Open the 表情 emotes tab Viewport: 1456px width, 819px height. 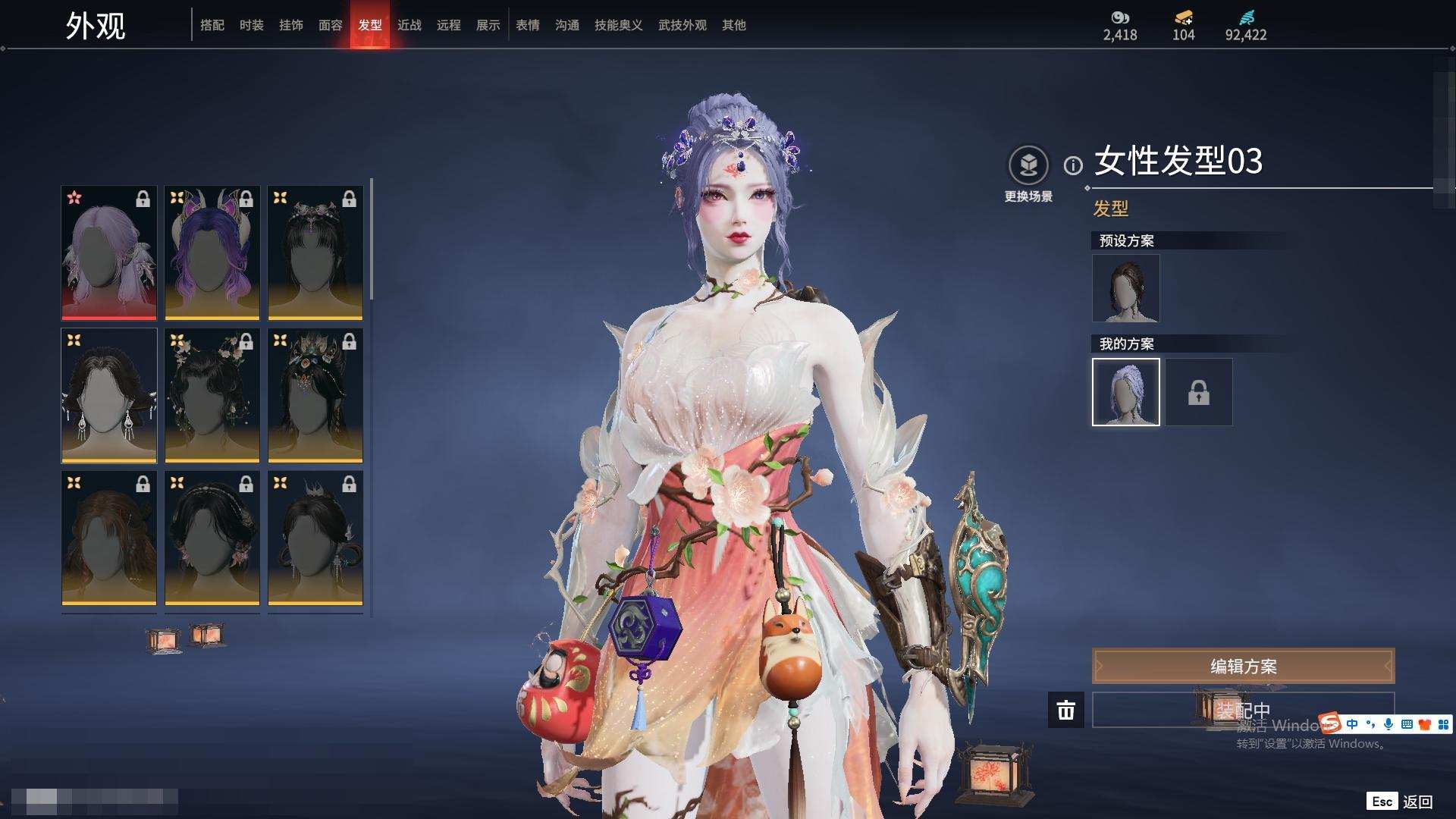click(528, 25)
